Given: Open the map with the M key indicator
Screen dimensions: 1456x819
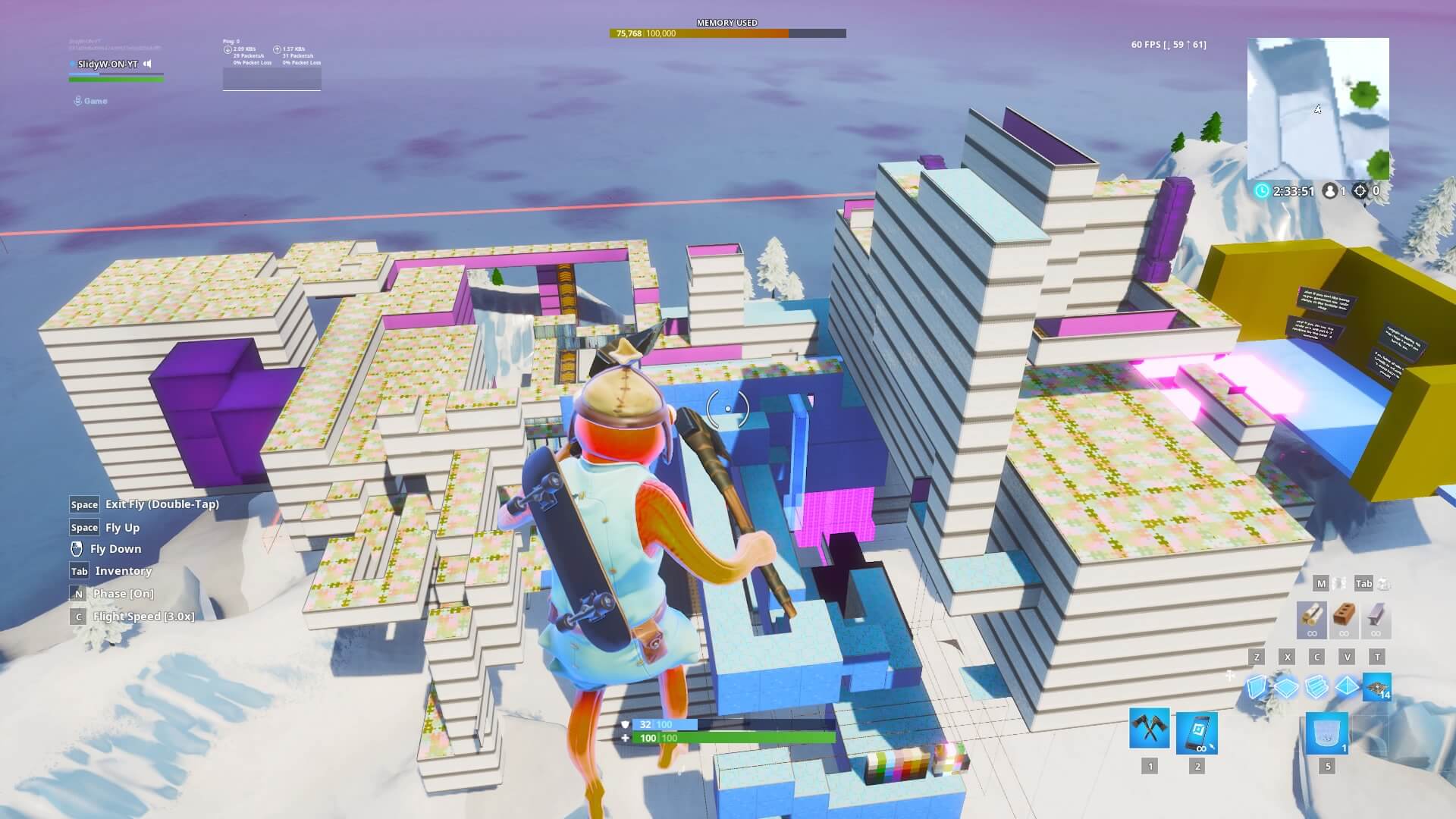Looking at the screenshot, I should click(x=1321, y=584).
